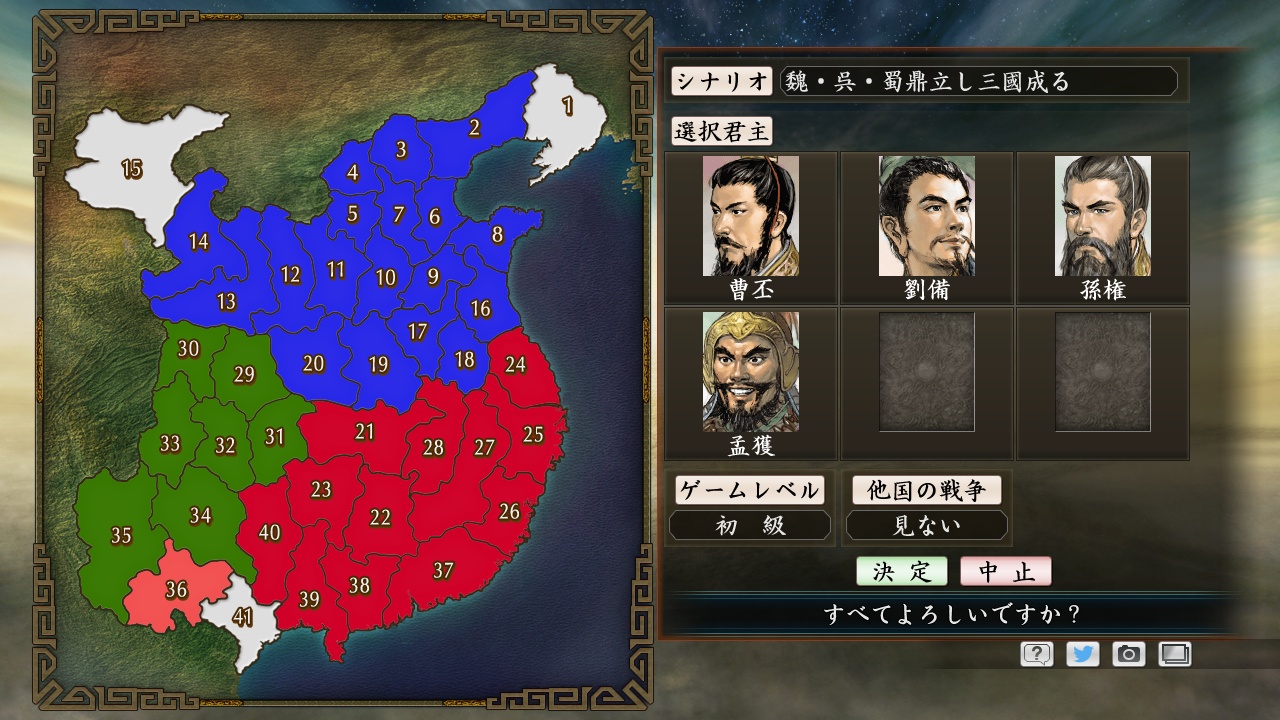Toggle display mode with the window icon
Viewport: 1280px width, 720px height.
1175,654
